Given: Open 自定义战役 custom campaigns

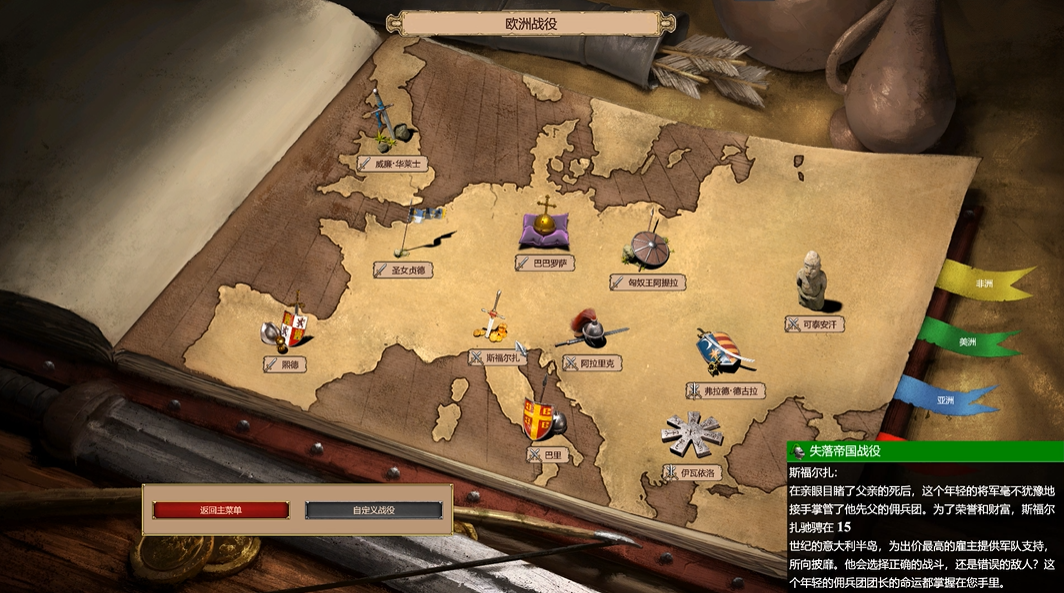Looking at the screenshot, I should pyautogui.click(x=373, y=510).
